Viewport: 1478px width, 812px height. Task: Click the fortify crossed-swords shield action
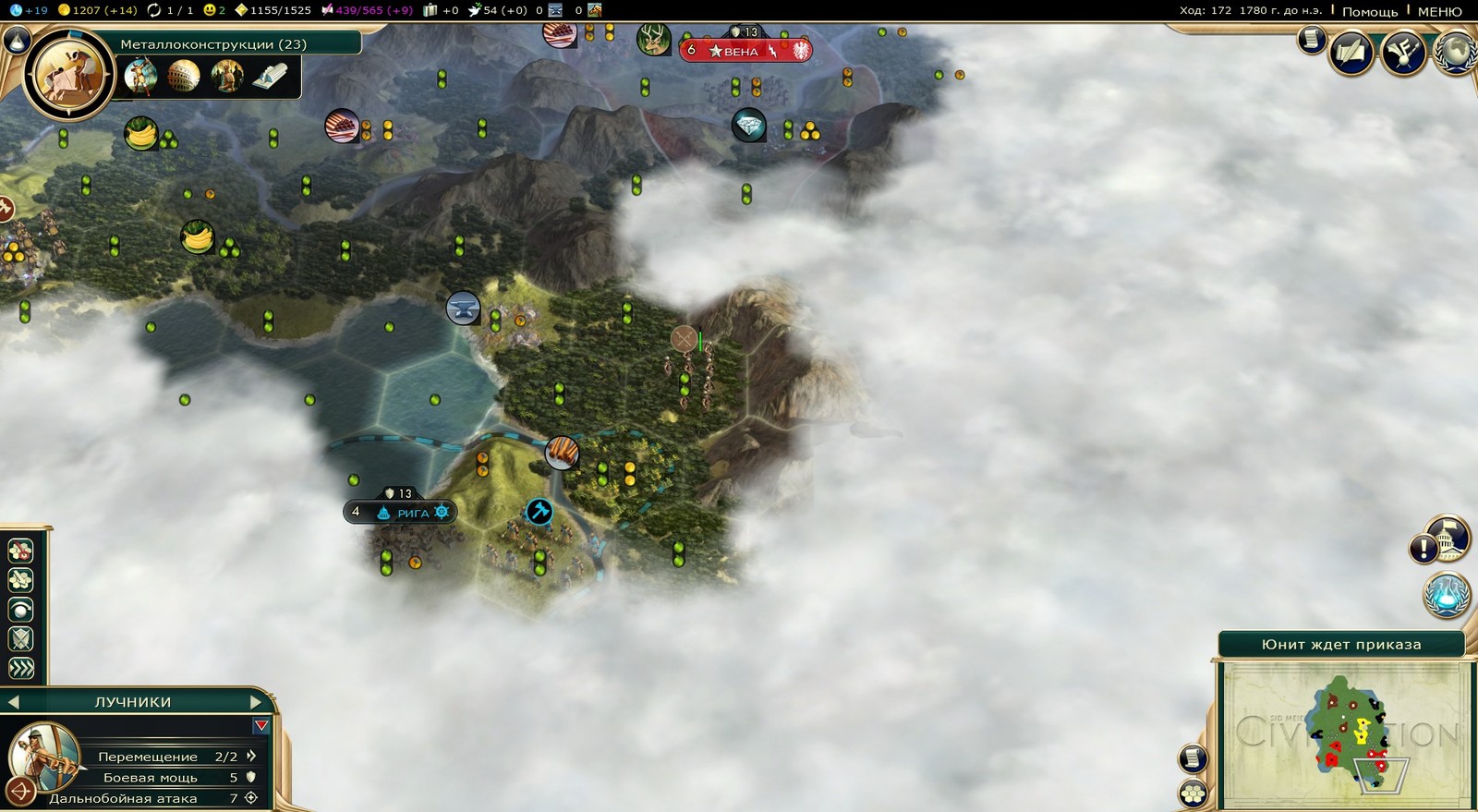pyautogui.click(x=20, y=638)
